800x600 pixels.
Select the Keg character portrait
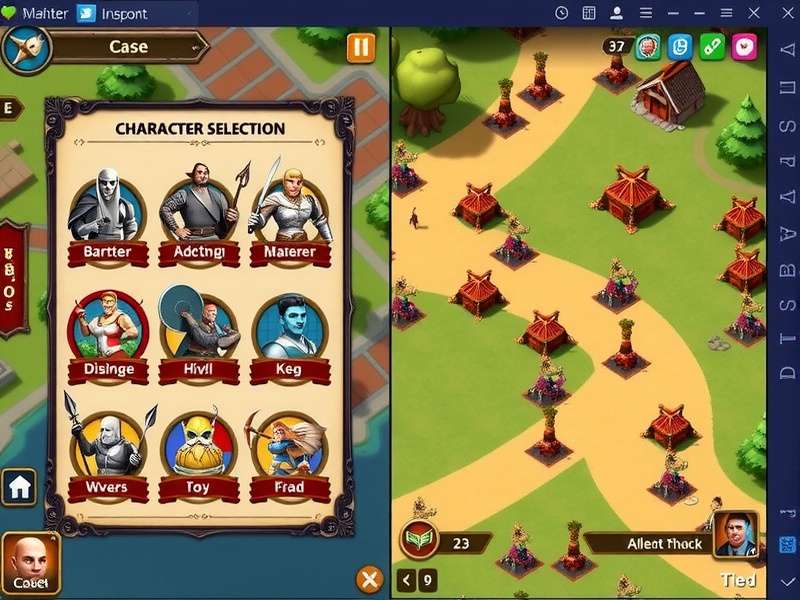coord(290,327)
